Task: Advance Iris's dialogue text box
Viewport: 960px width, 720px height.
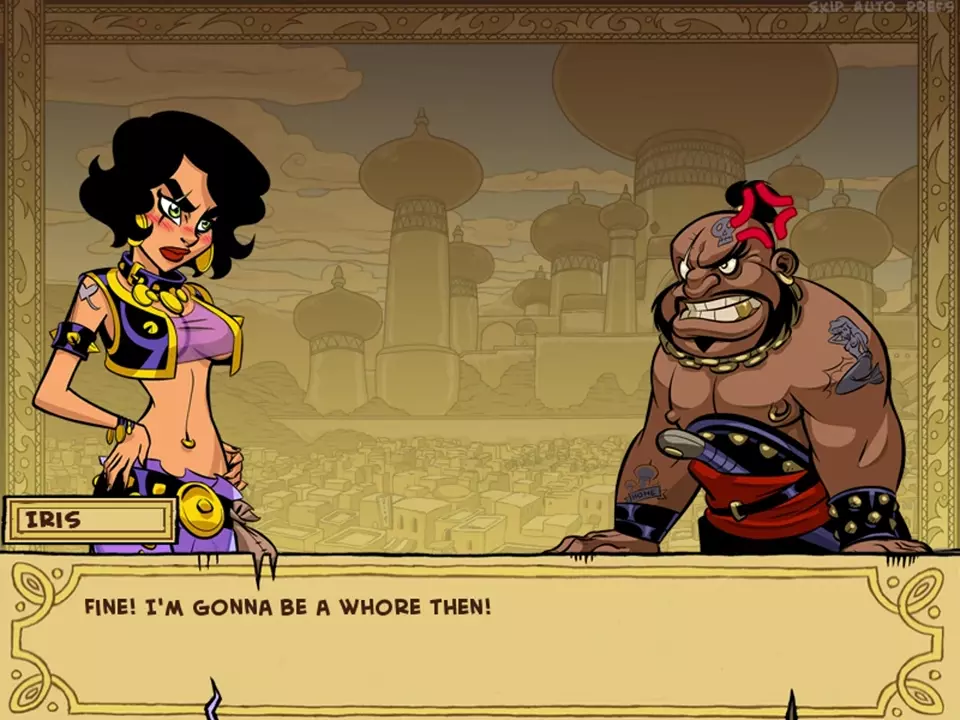Action: click(480, 632)
